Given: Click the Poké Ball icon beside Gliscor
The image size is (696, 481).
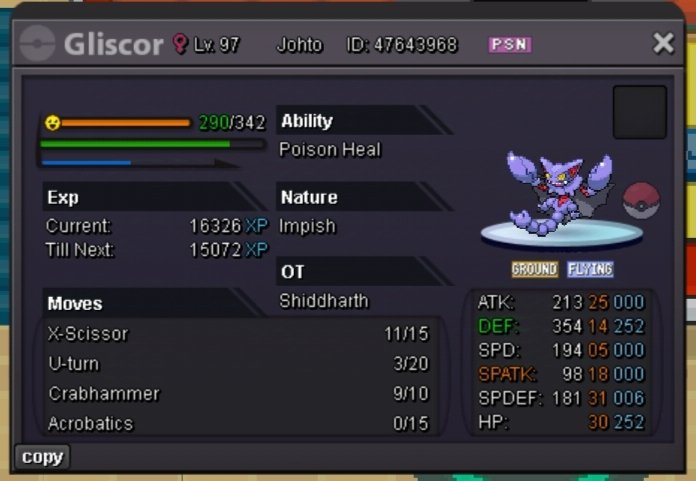Looking at the screenshot, I should (641, 201).
